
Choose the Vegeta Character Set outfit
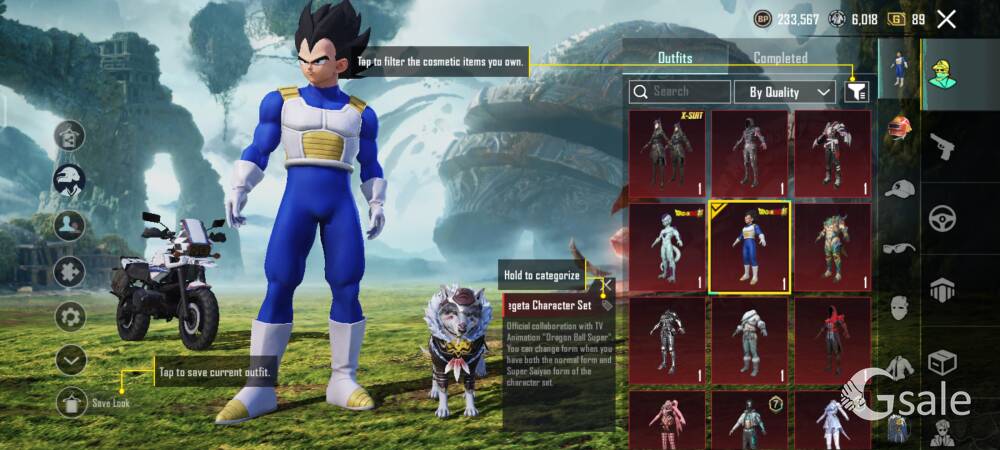pyautogui.click(x=749, y=247)
